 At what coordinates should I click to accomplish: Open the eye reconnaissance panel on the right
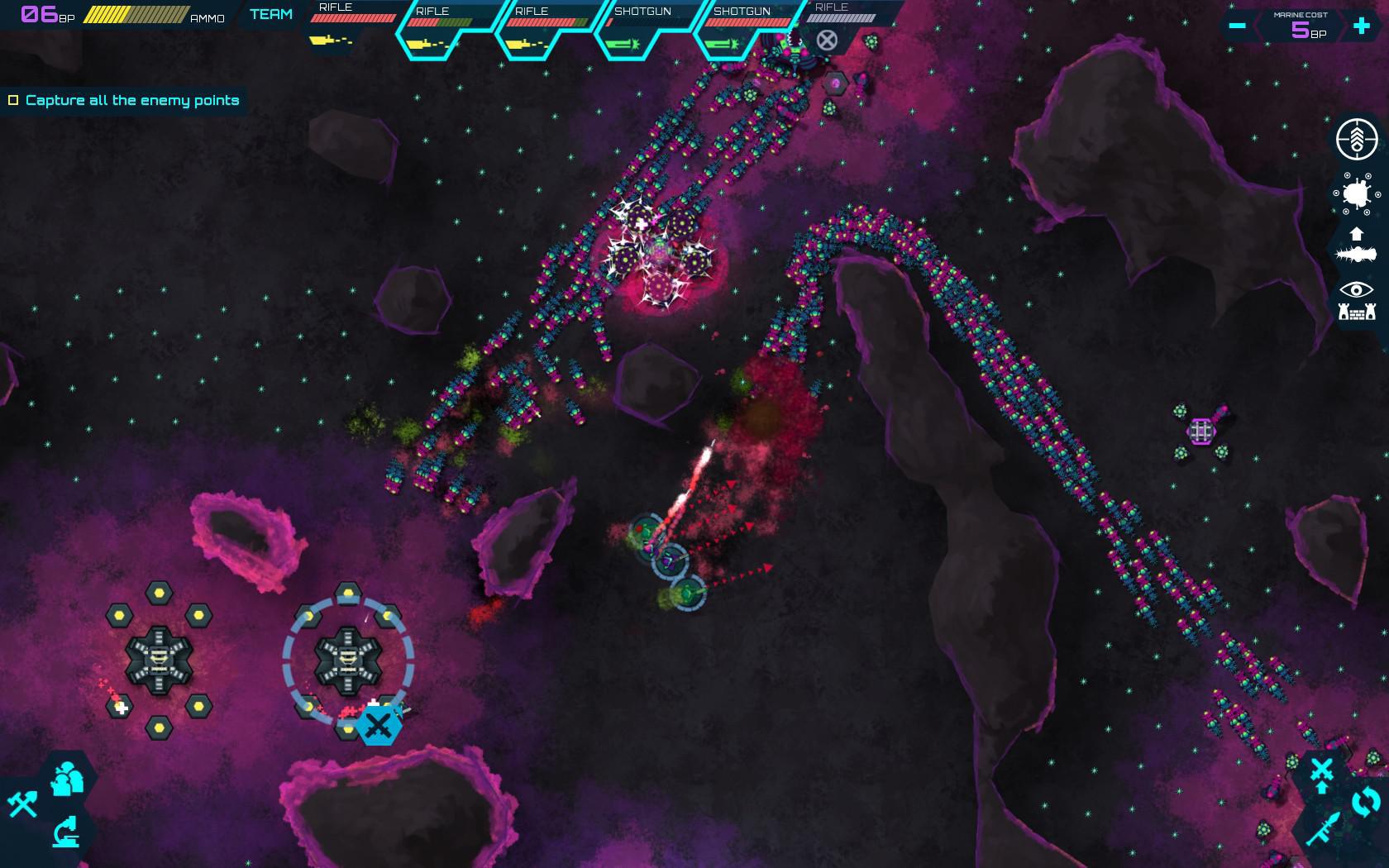[1356, 289]
